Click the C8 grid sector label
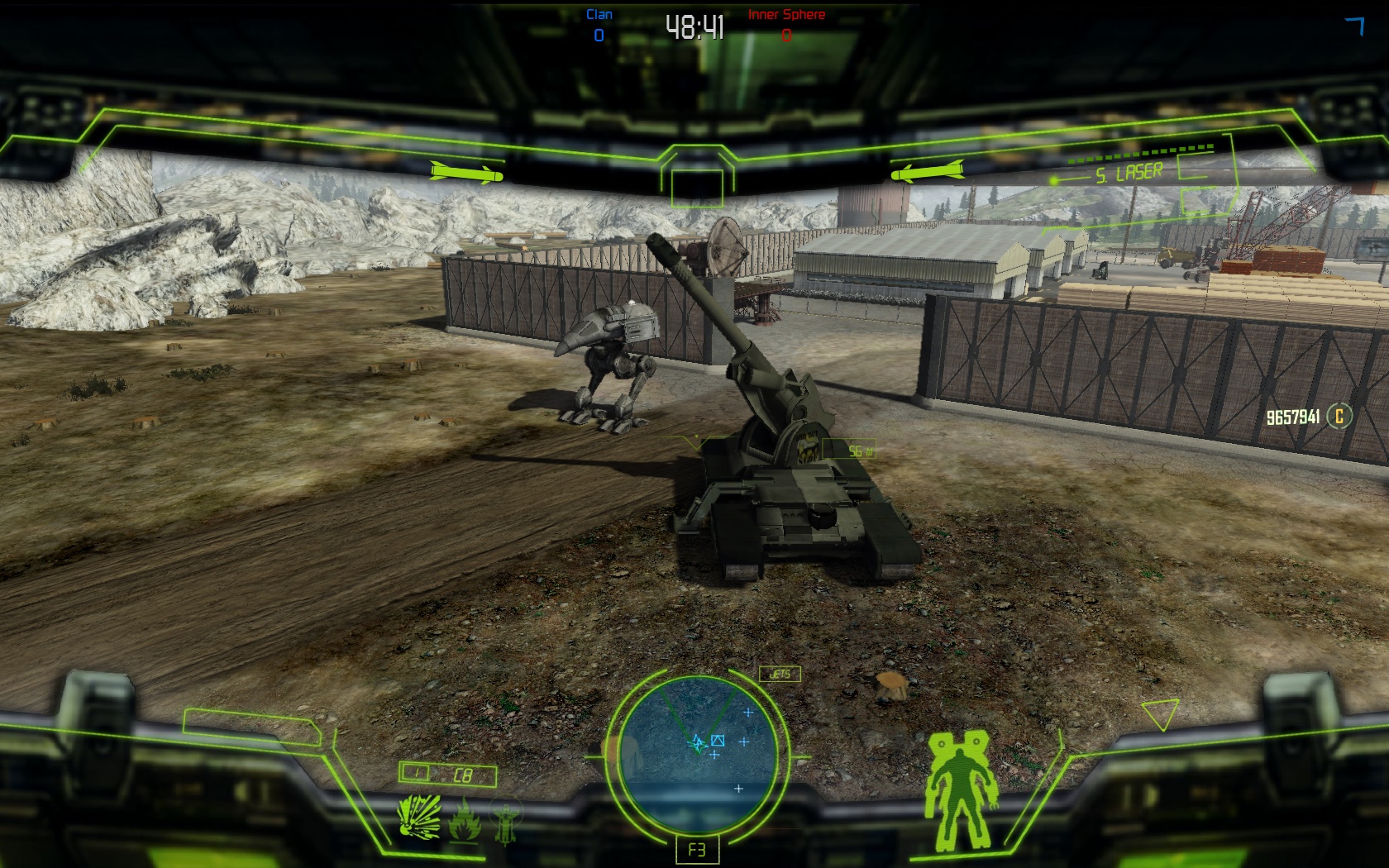Image resolution: width=1389 pixels, height=868 pixels. coord(462,775)
